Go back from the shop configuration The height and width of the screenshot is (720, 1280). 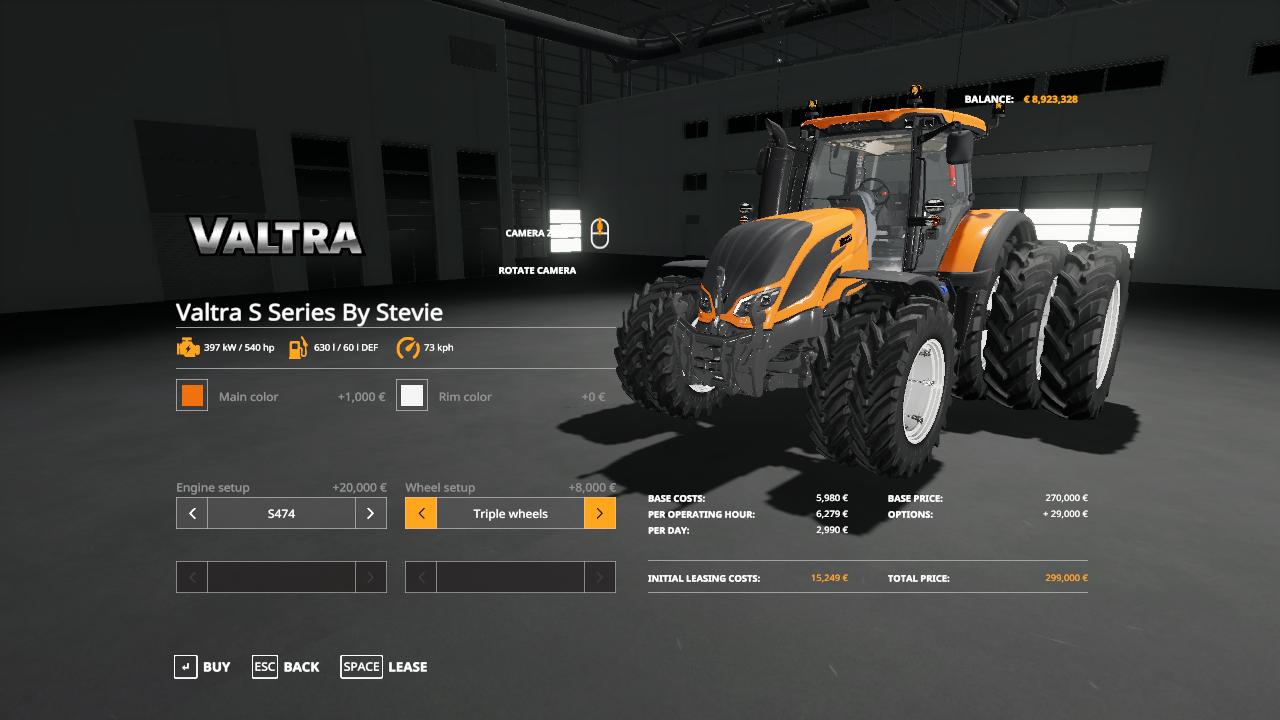(x=286, y=667)
